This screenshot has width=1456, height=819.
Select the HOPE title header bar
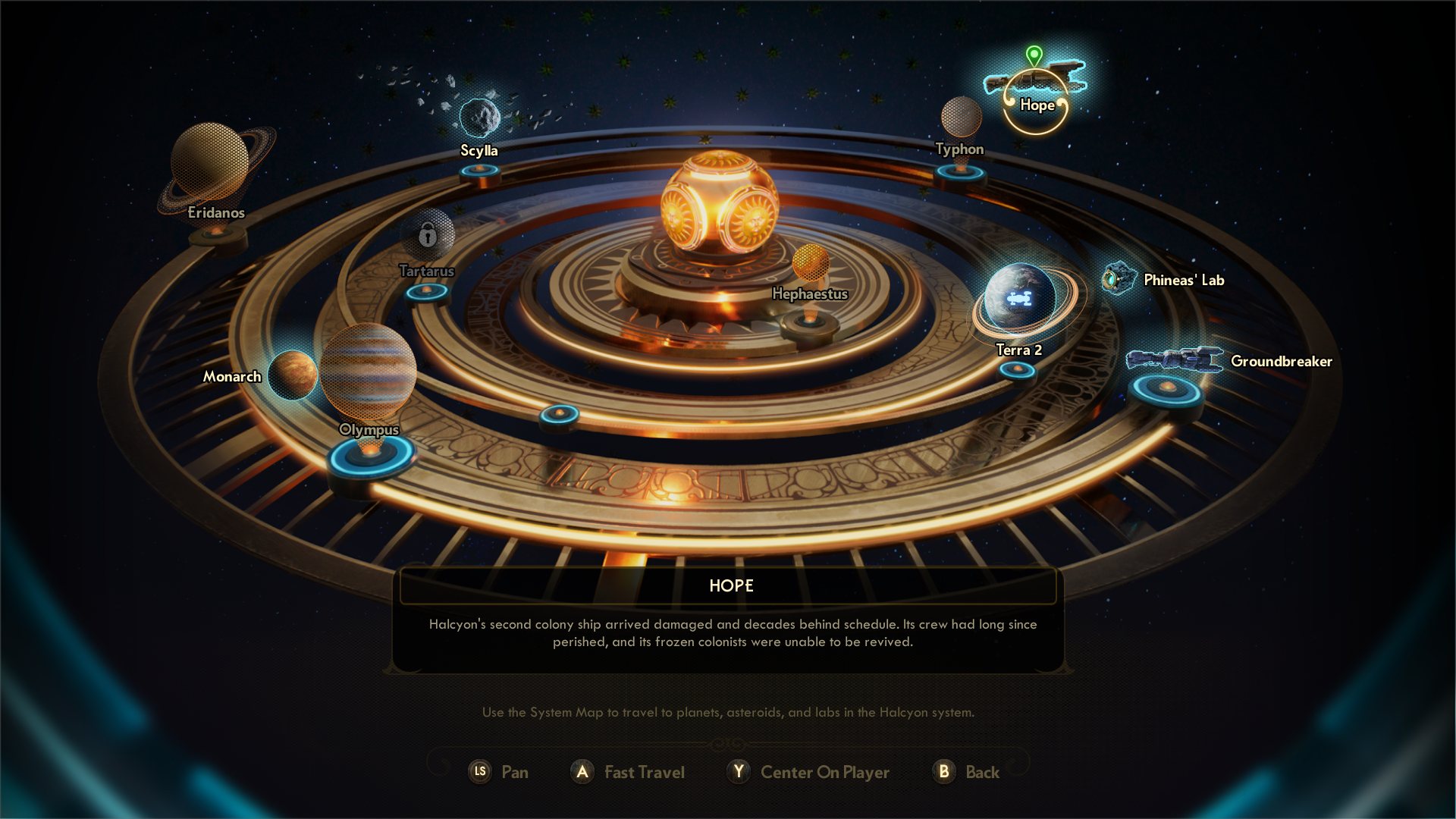point(728,585)
